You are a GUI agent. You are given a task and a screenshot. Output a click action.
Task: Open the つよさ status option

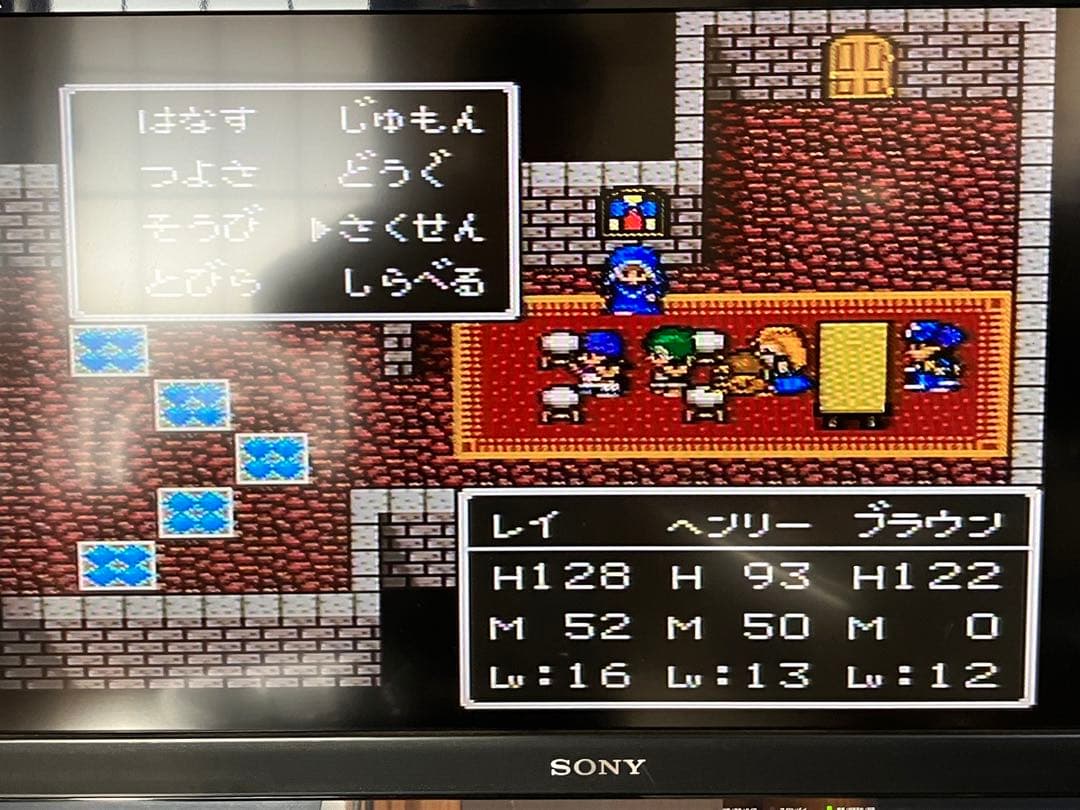click(x=197, y=175)
